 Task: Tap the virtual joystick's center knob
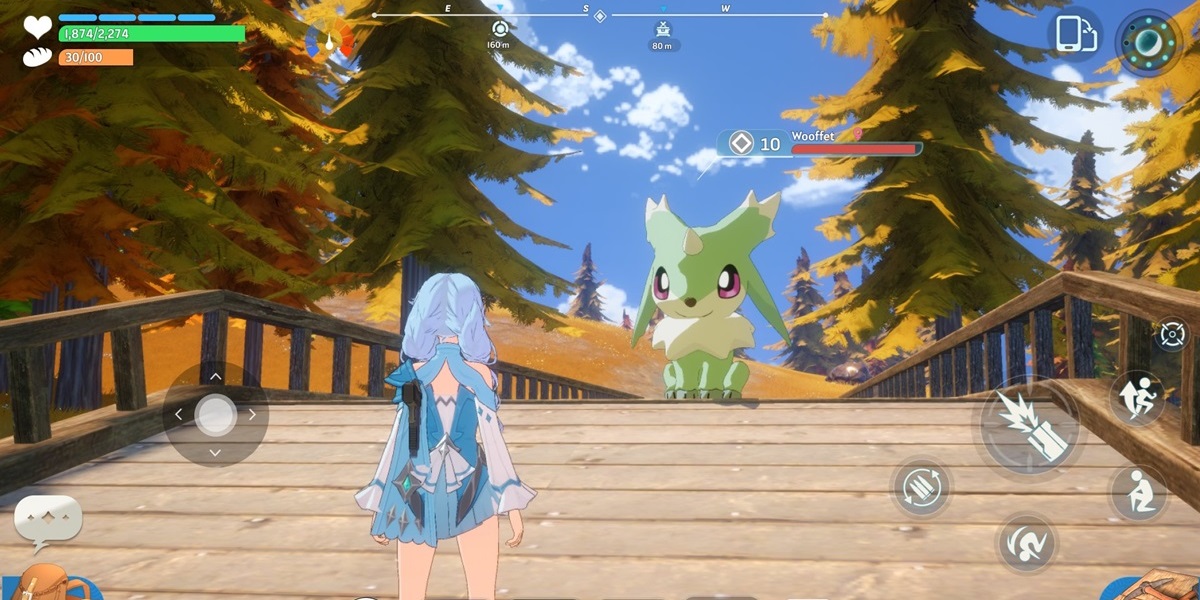(x=215, y=414)
